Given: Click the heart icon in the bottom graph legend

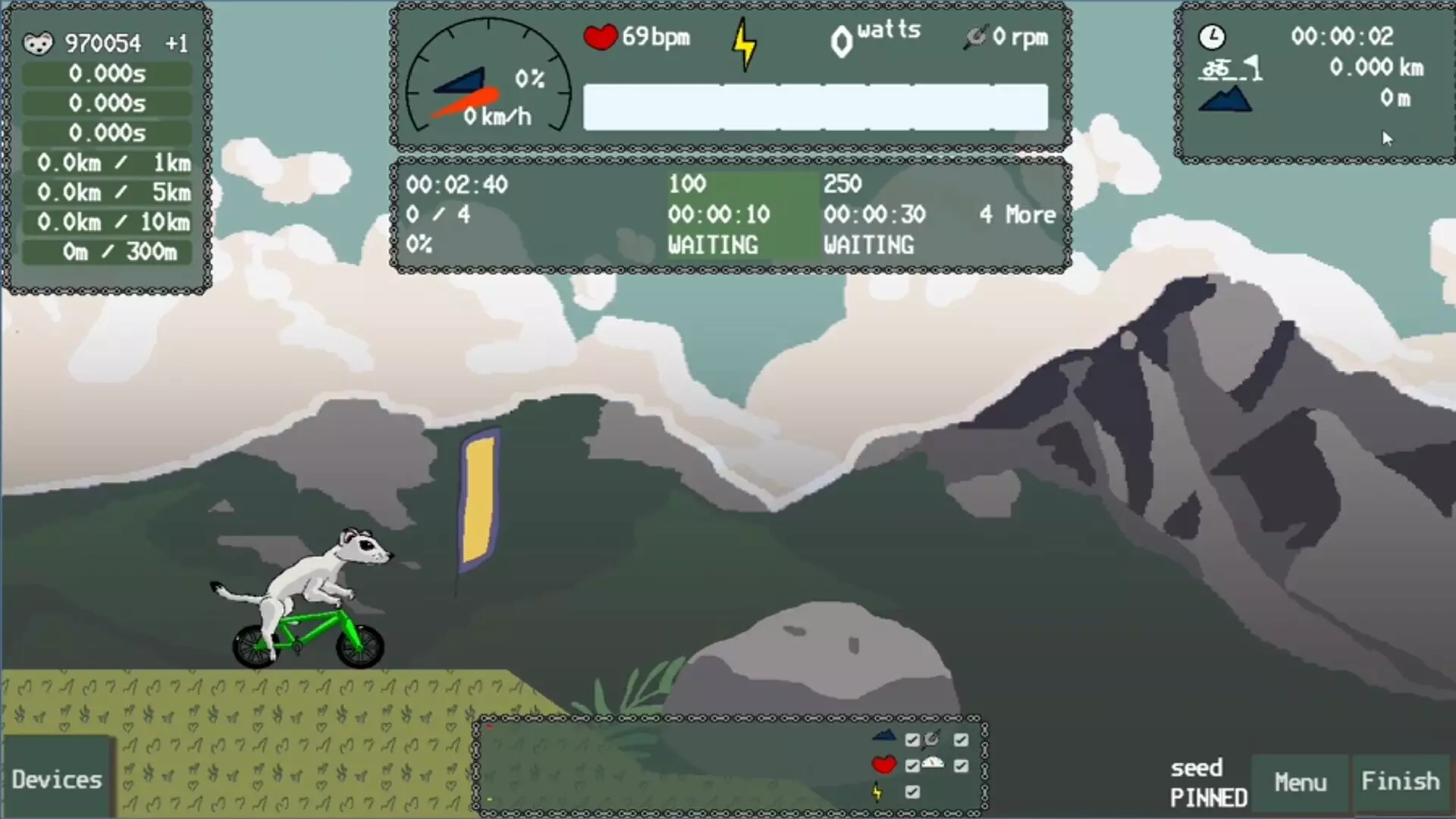Looking at the screenshot, I should coord(883,764).
